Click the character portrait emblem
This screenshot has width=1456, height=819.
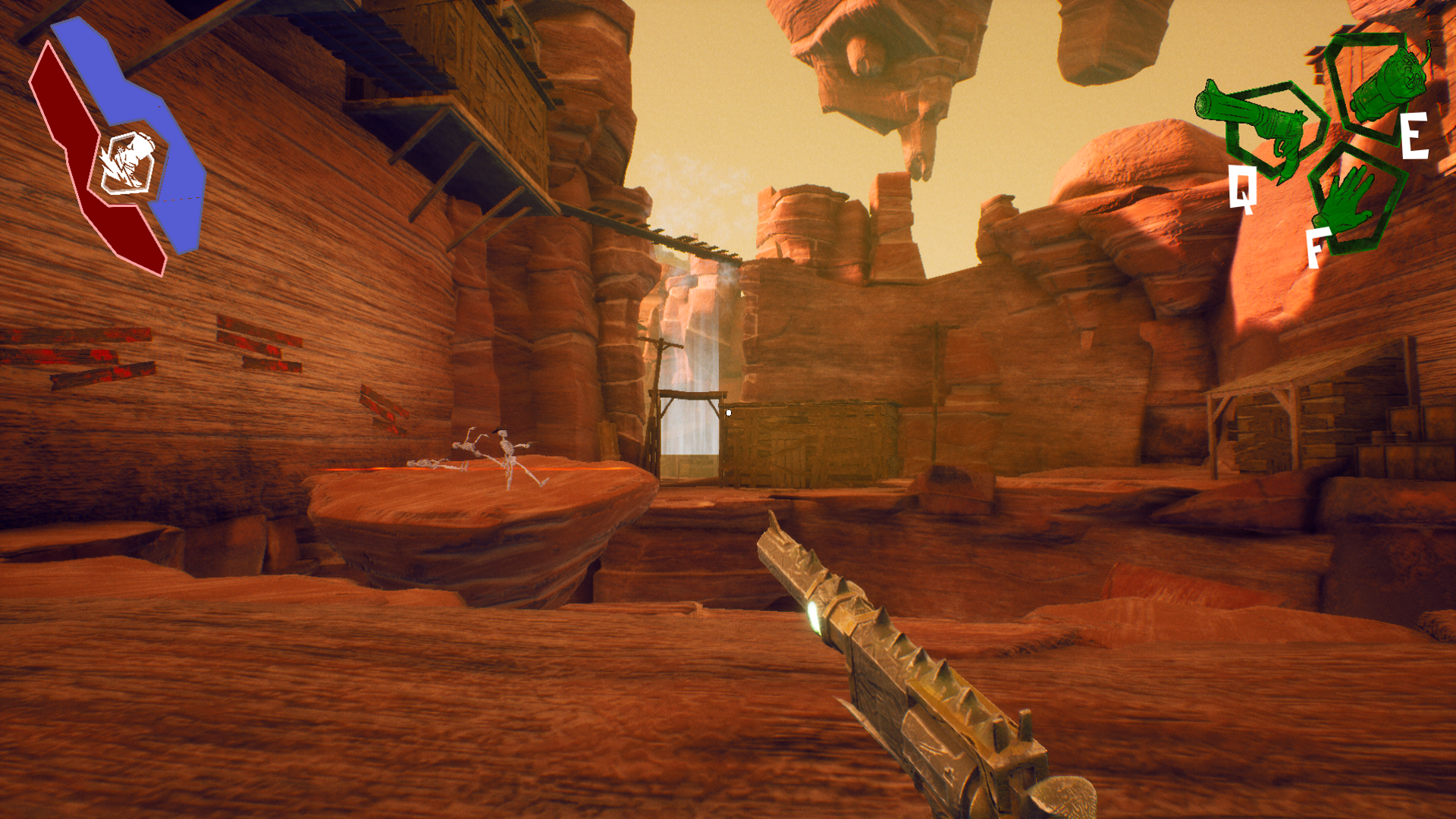(127, 162)
